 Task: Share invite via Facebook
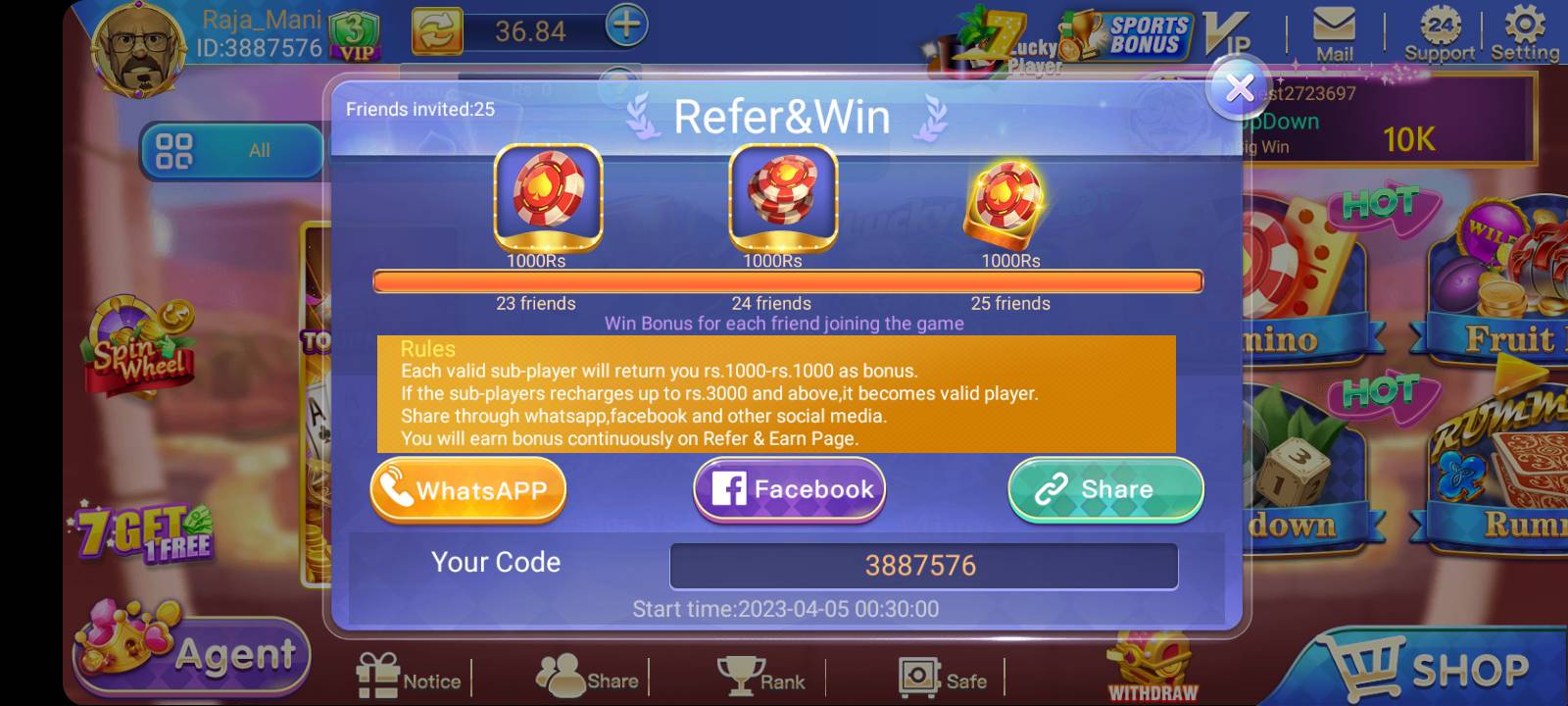click(788, 488)
